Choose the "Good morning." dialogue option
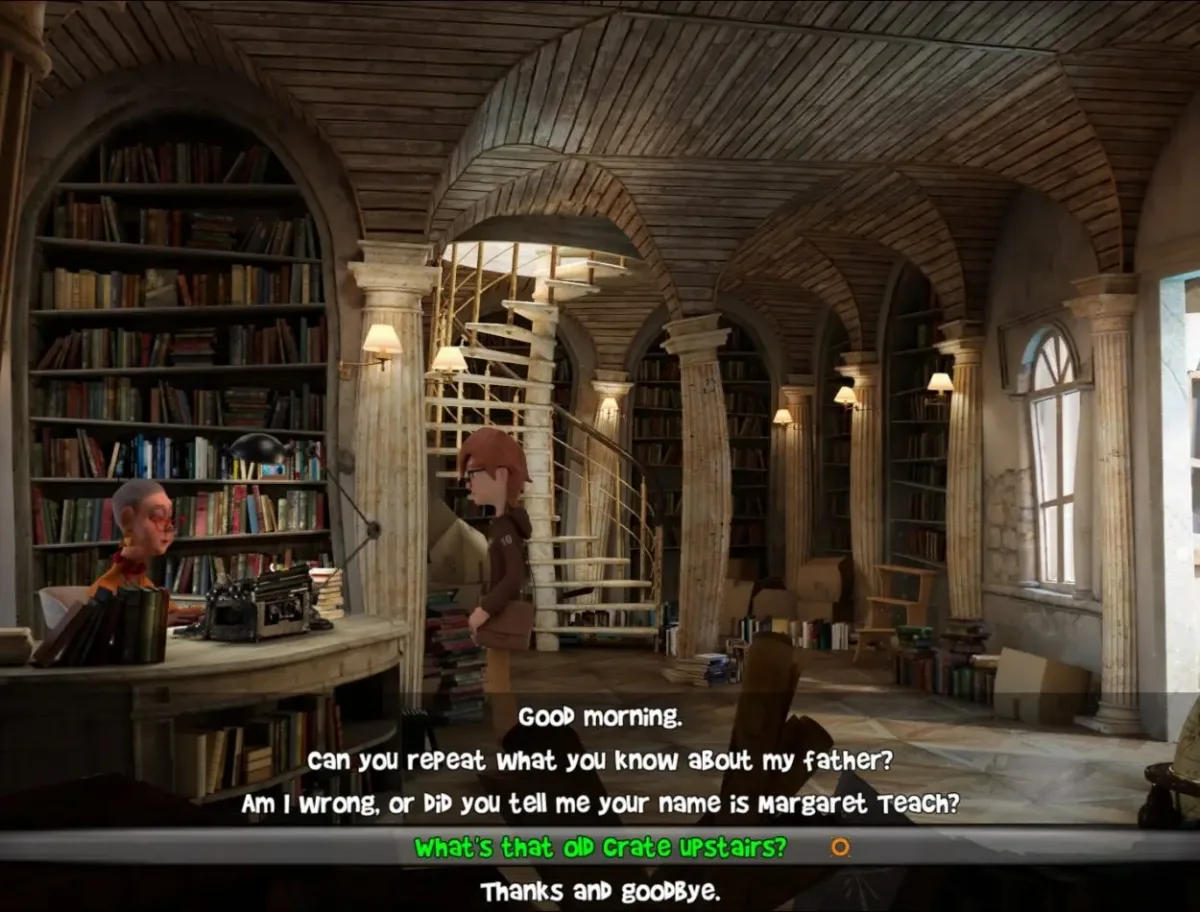 (600, 717)
